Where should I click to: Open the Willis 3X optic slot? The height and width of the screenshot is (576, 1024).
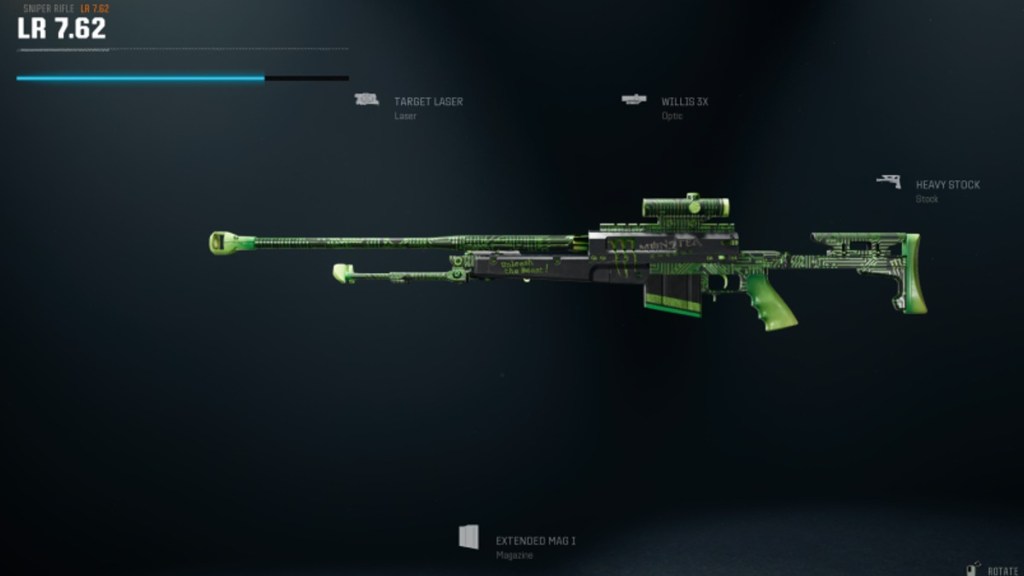(684, 102)
